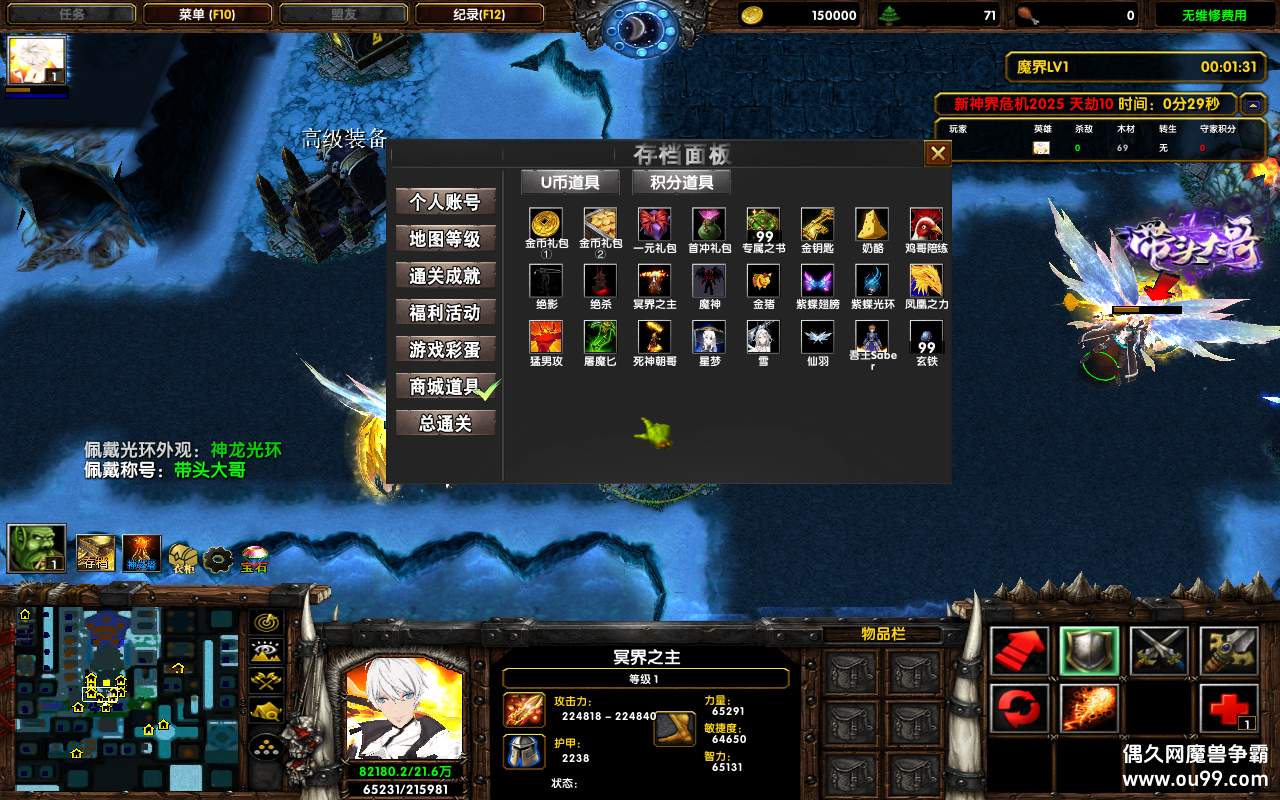This screenshot has height=800, width=1280.
Task: Select the 玄铁 item with 99 count
Action: click(926, 337)
